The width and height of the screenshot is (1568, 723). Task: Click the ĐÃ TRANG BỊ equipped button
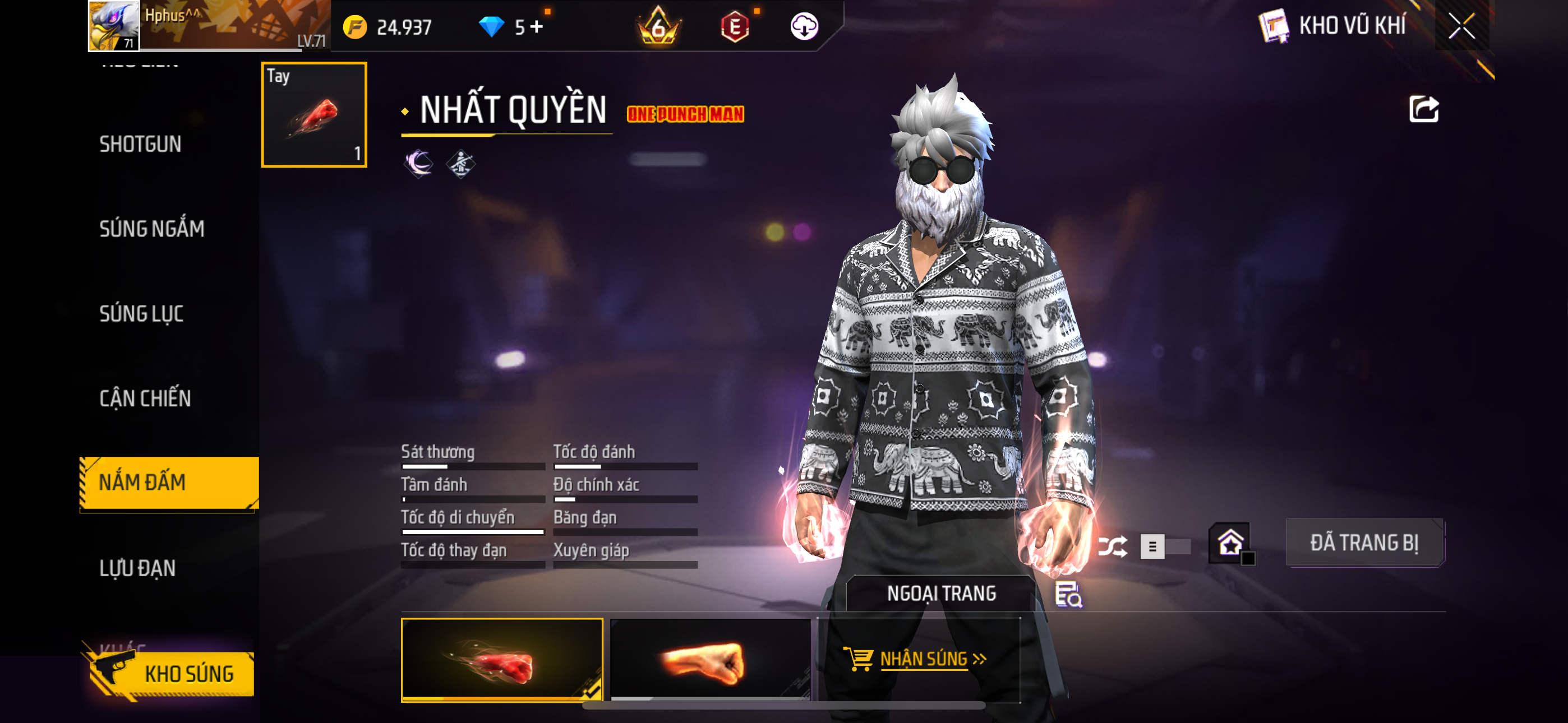click(x=1364, y=543)
